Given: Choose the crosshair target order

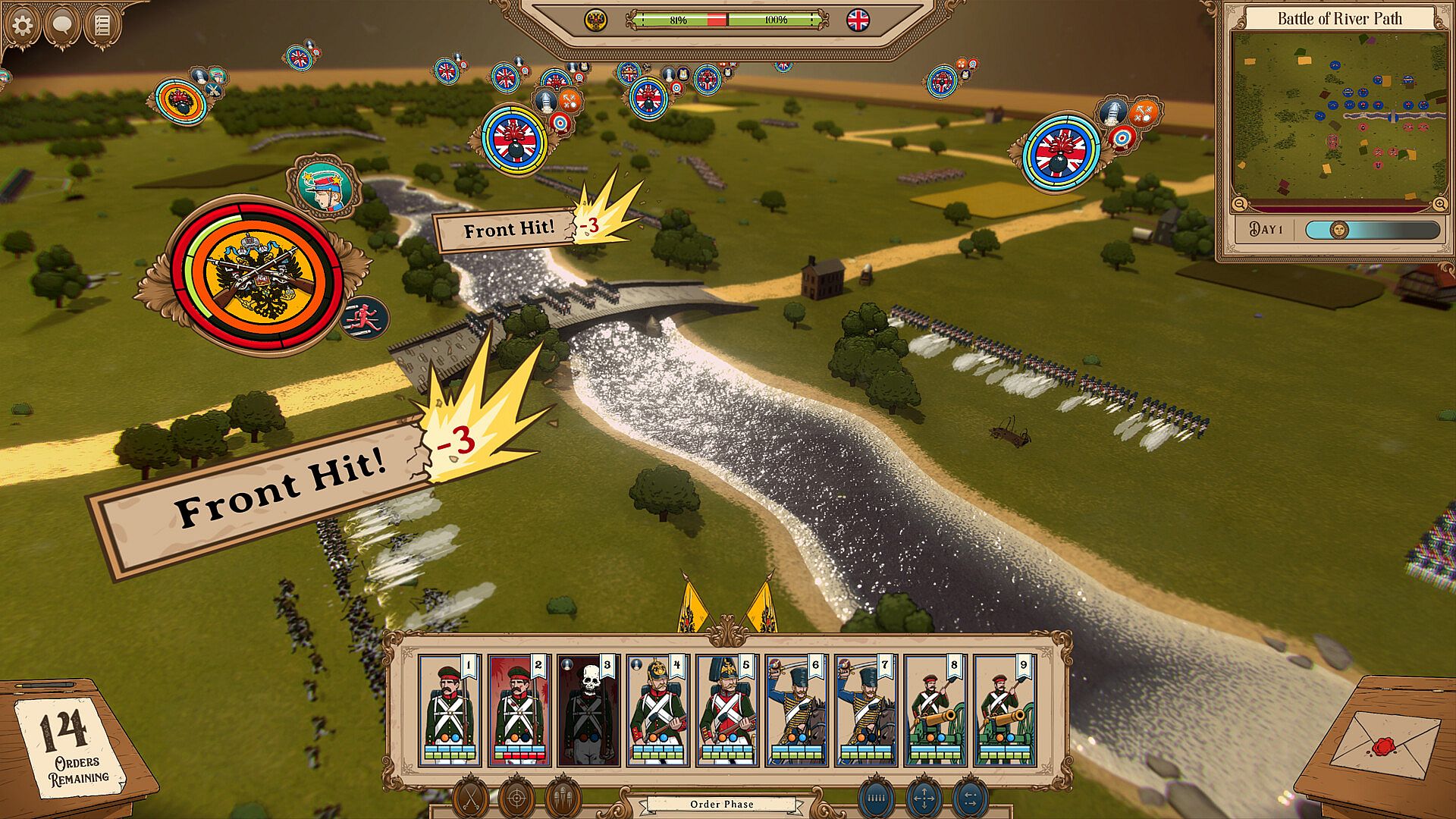Looking at the screenshot, I should [516, 798].
